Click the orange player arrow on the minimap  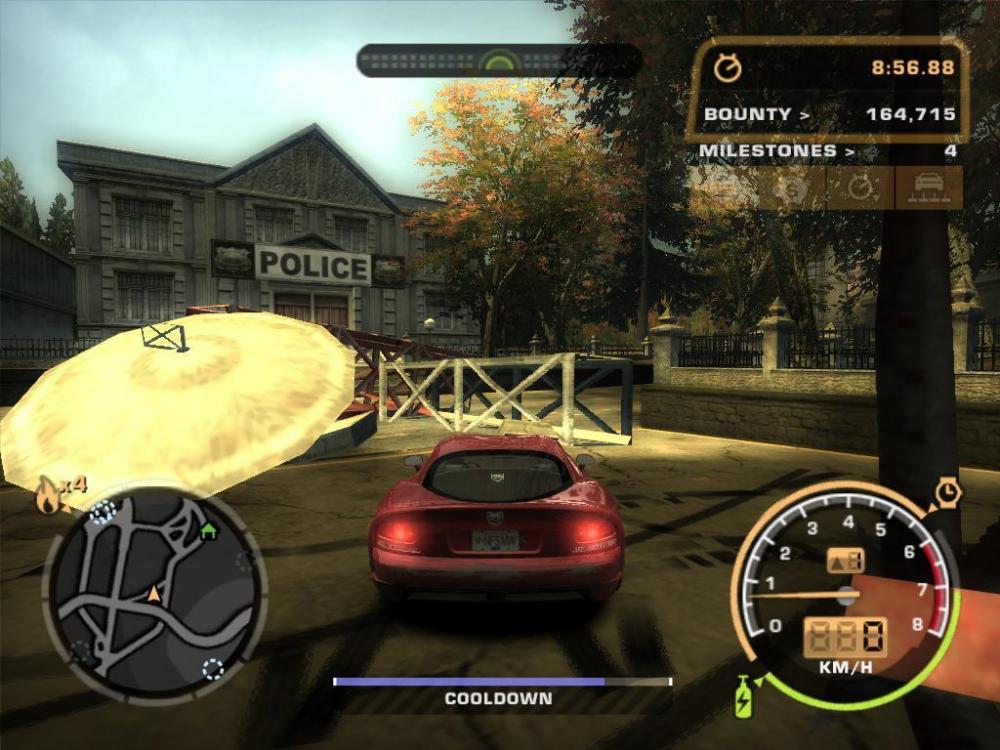click(154, 595)
